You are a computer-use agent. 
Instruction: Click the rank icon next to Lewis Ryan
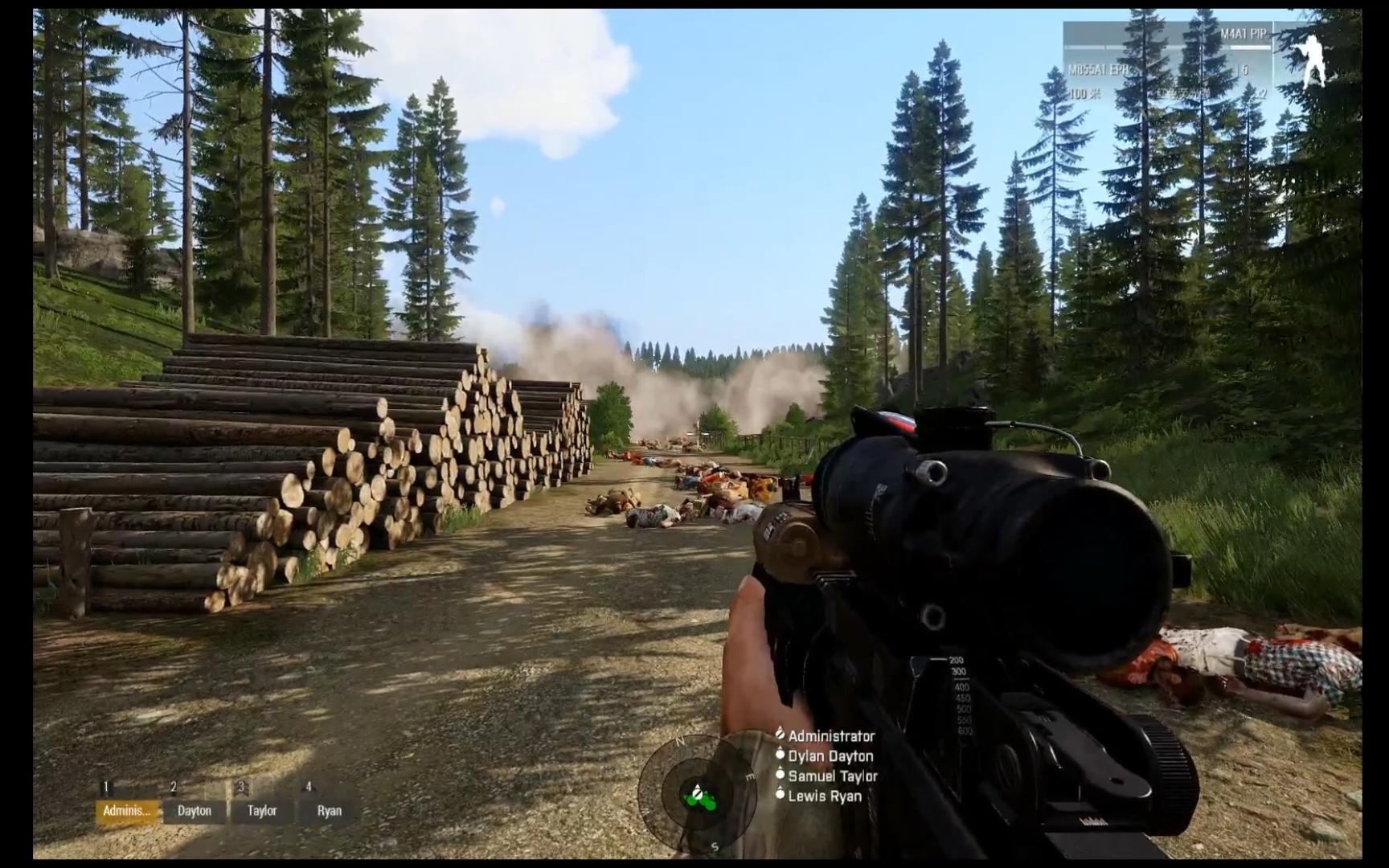(781, 795)
